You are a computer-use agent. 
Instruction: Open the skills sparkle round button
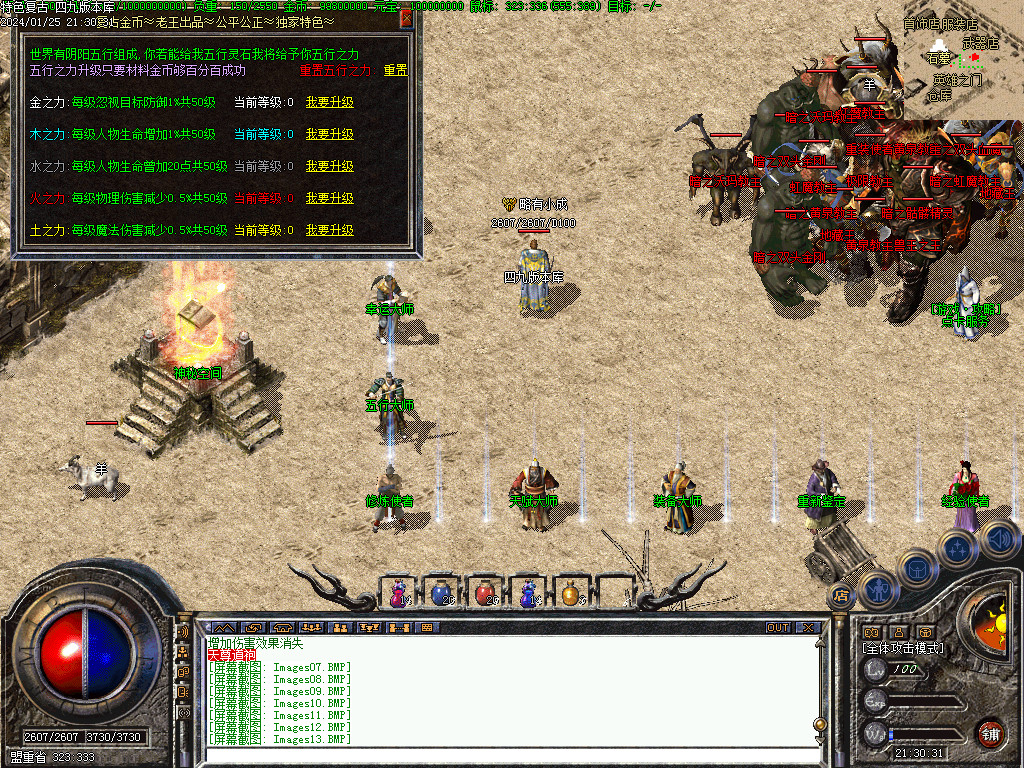click(957, 548)
